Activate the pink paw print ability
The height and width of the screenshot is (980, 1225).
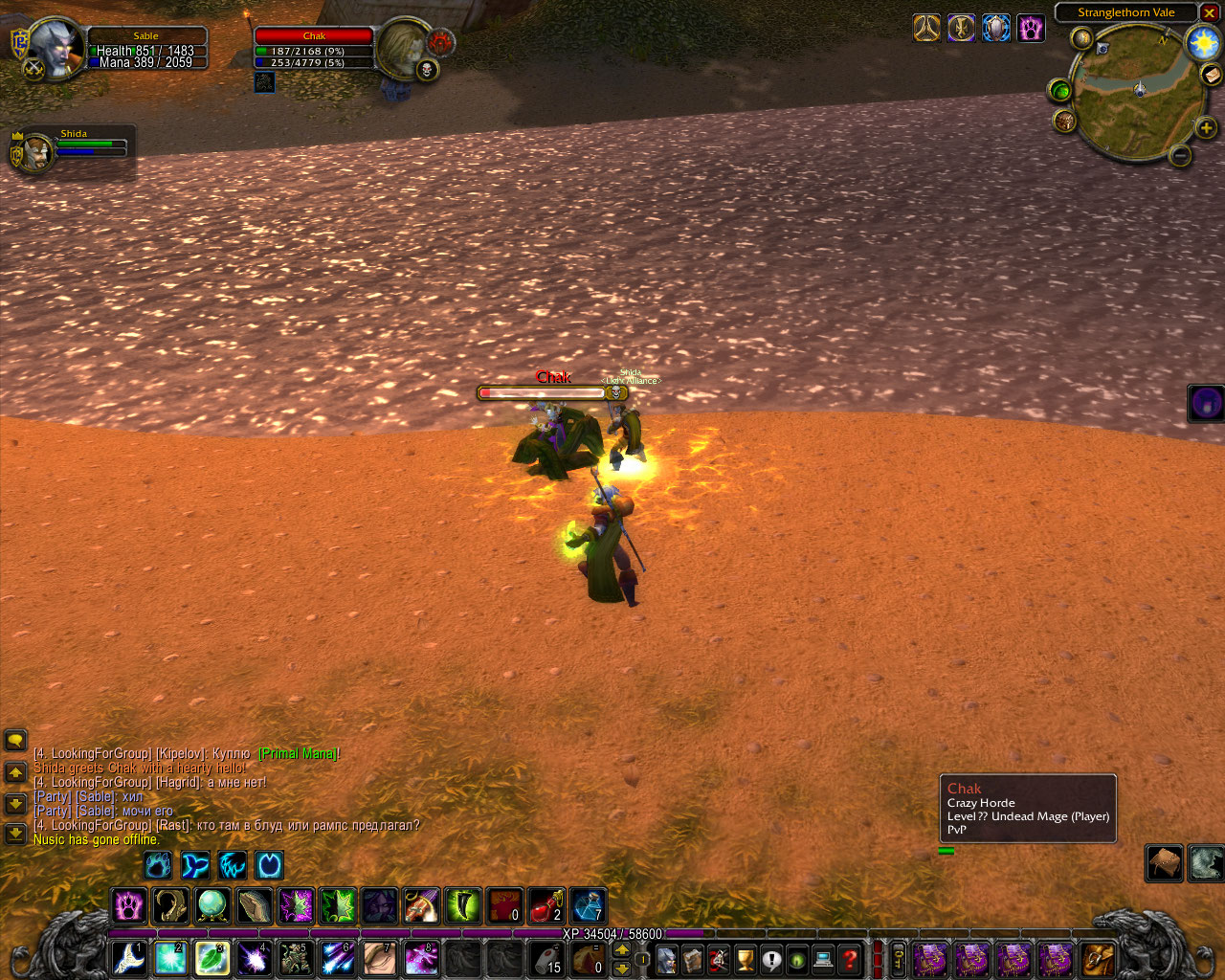point(129,905)
